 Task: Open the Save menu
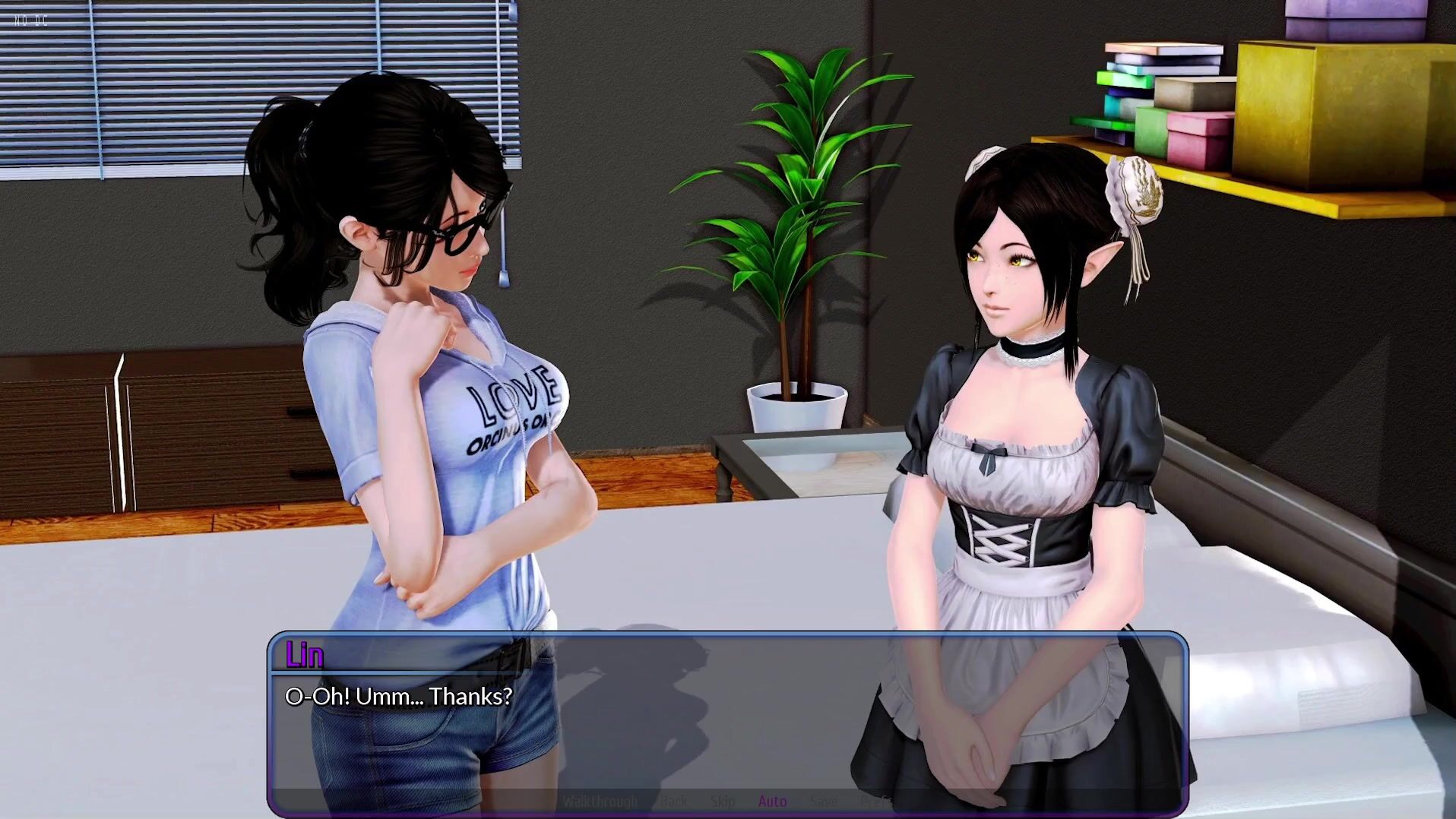(823, 801)
